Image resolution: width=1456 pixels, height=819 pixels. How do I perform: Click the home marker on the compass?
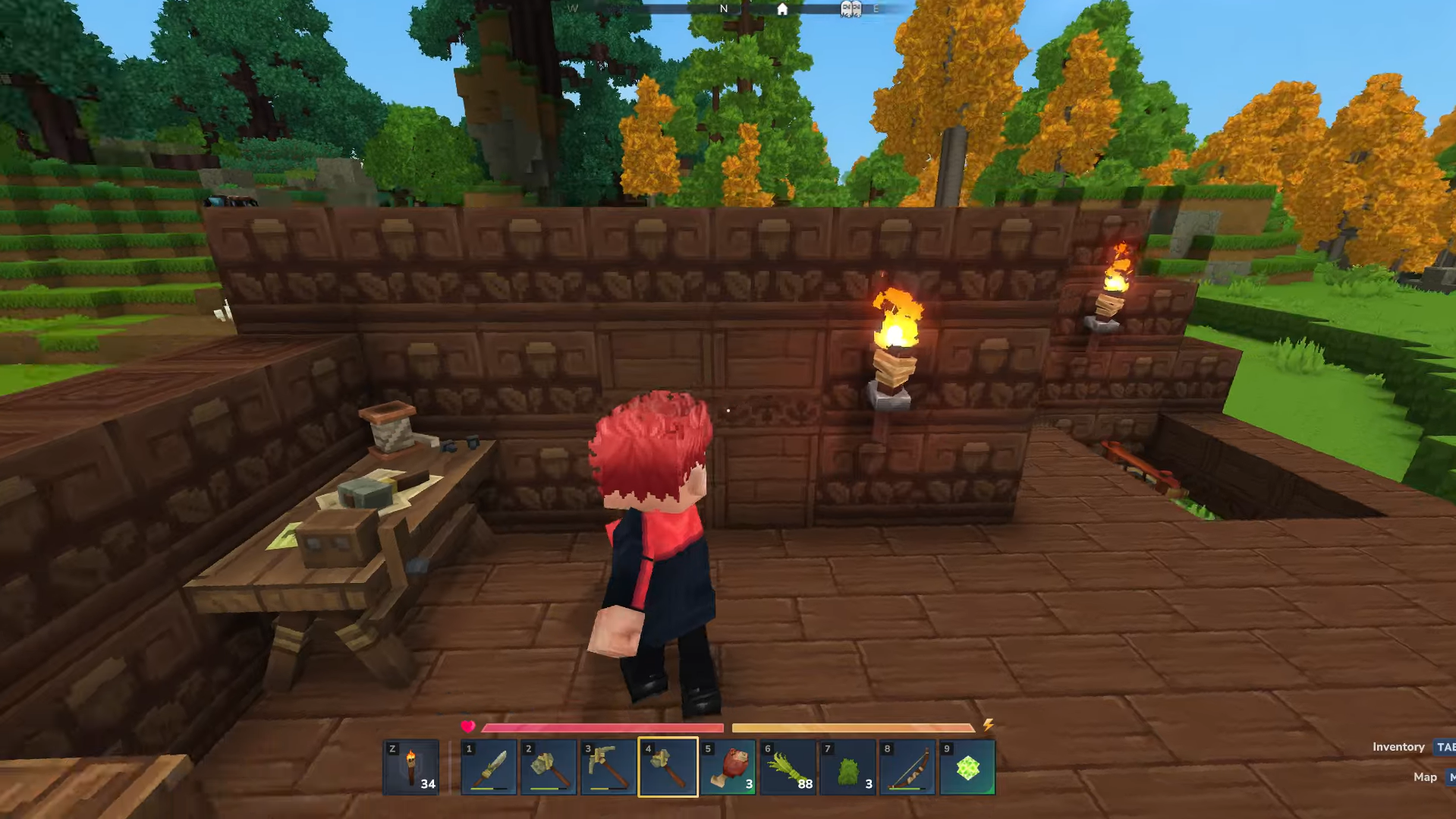click(x=781, y=10)
